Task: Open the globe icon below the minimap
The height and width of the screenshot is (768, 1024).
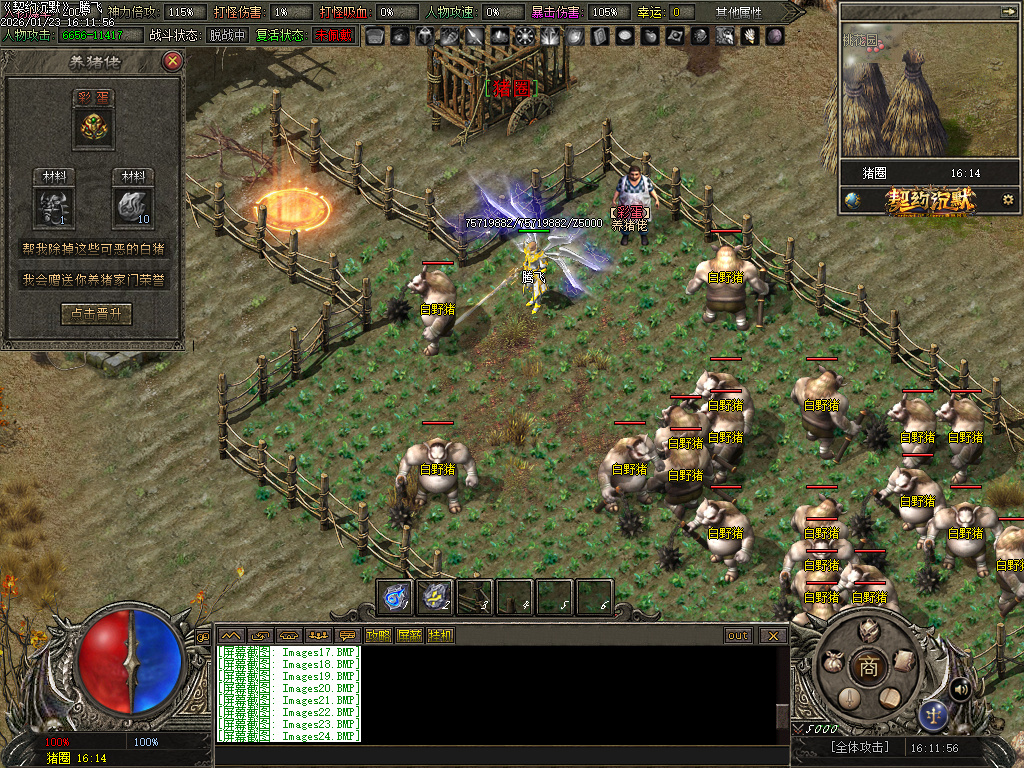Action: 852,199
